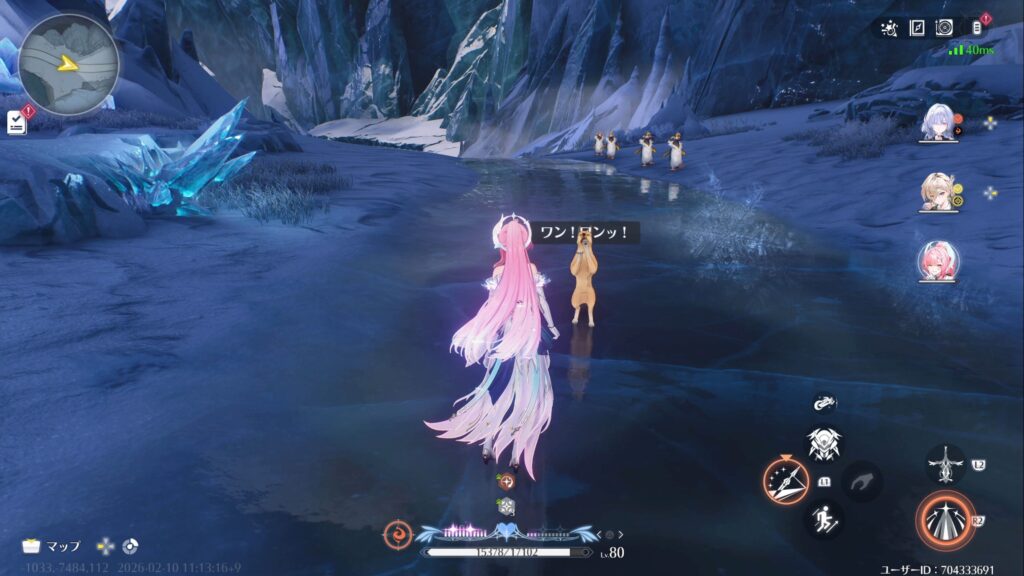This screenshot has height=576, width=1024.
Task: Open the sparkle figure icon in top bar
Action: point(889,28)
